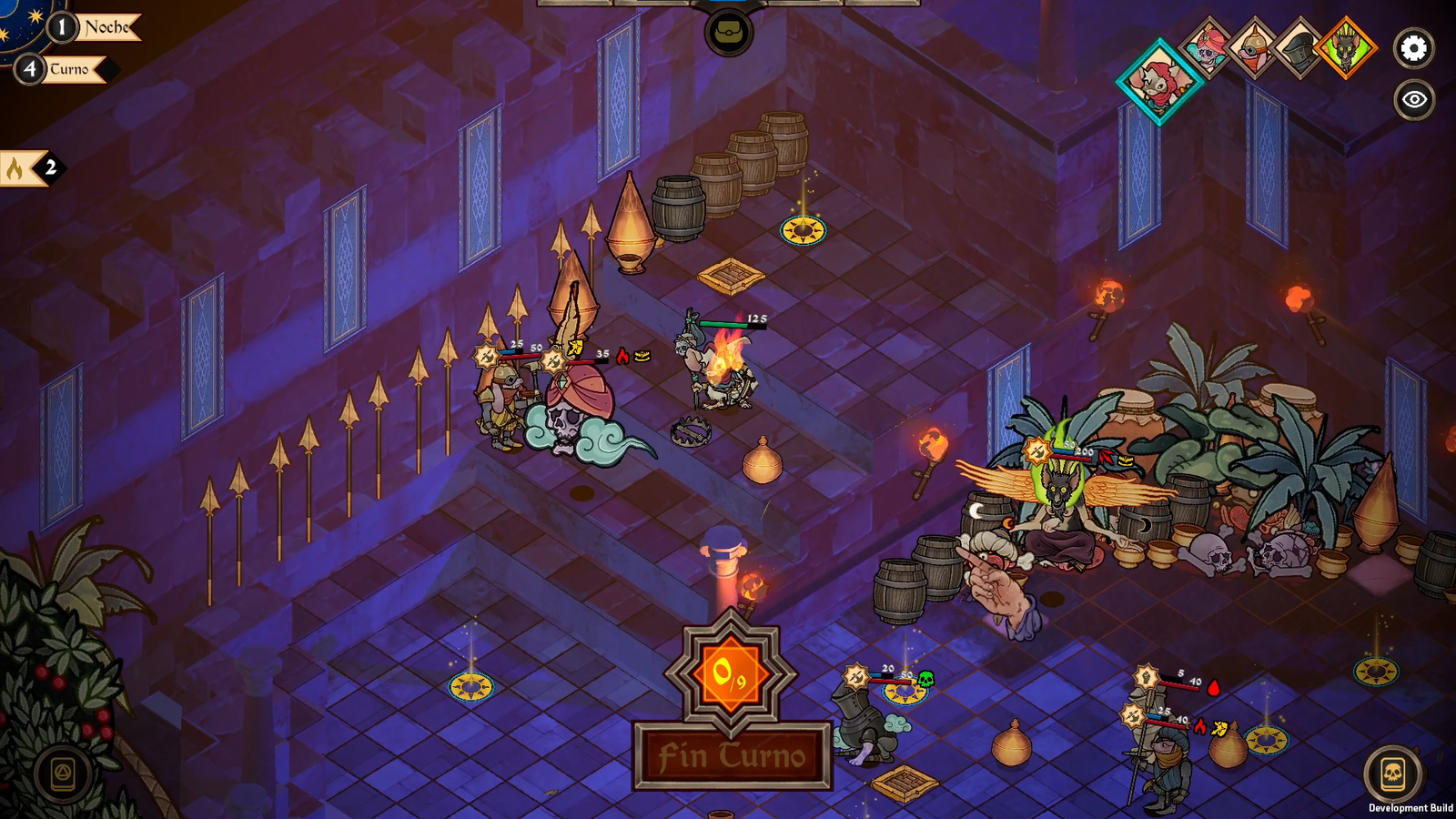Open the bag inventory button
The width and height of the screenshot is (1456, 819).
728,34
